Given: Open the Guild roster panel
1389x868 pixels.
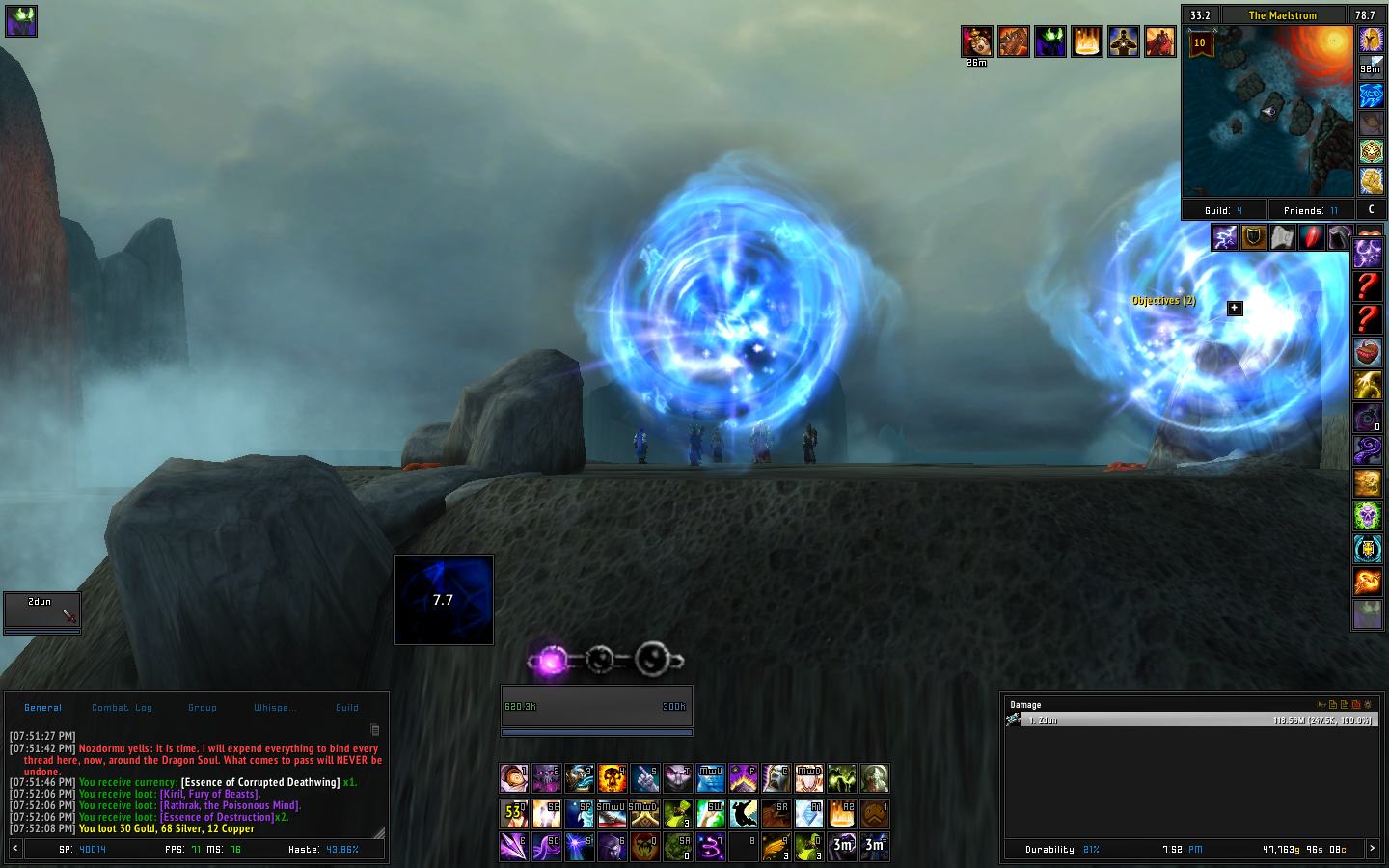Looking at the screenshot, I should coord(1223,210).
